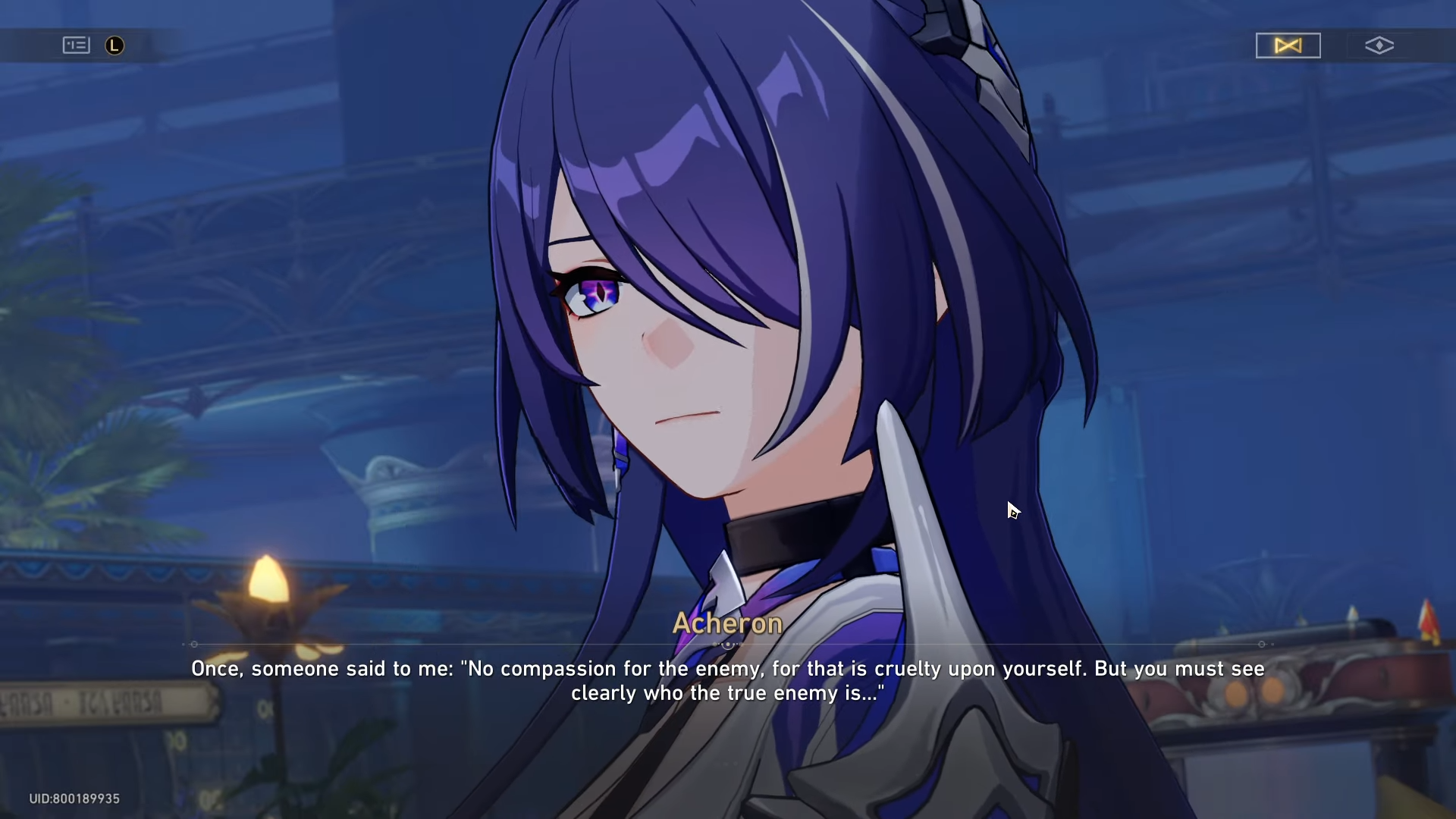Image resolution: width=1456 pixels, height=819 pixels.
Task: Click the L button beside the log icon
Action: (x=114, y=45)
